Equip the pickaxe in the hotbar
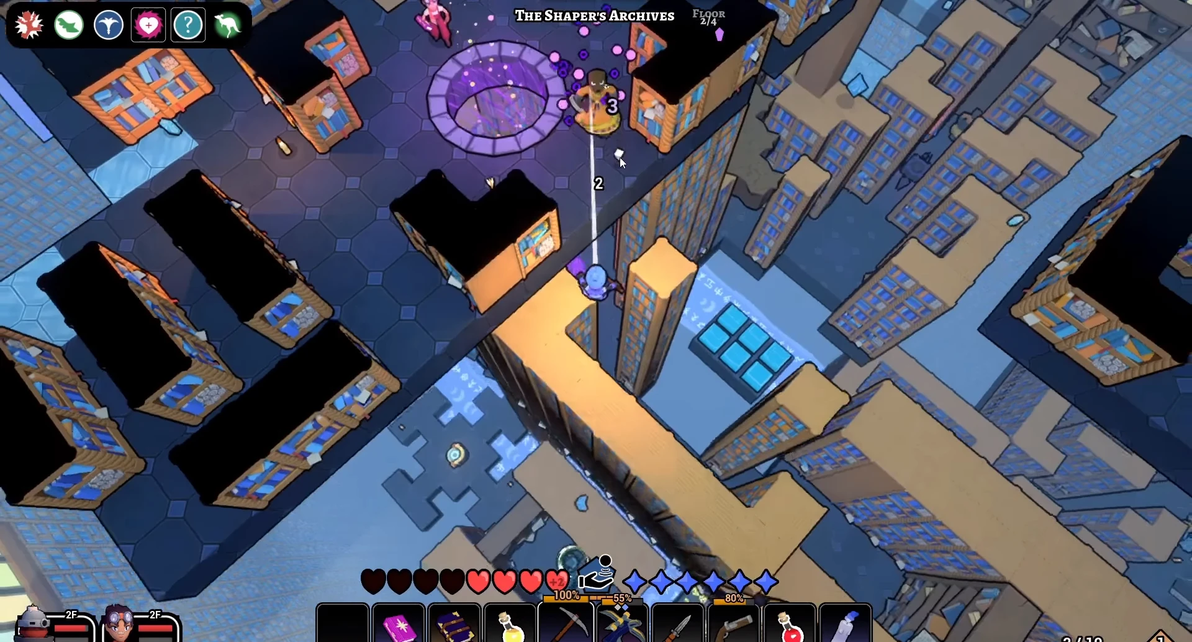 pos(566,624)
